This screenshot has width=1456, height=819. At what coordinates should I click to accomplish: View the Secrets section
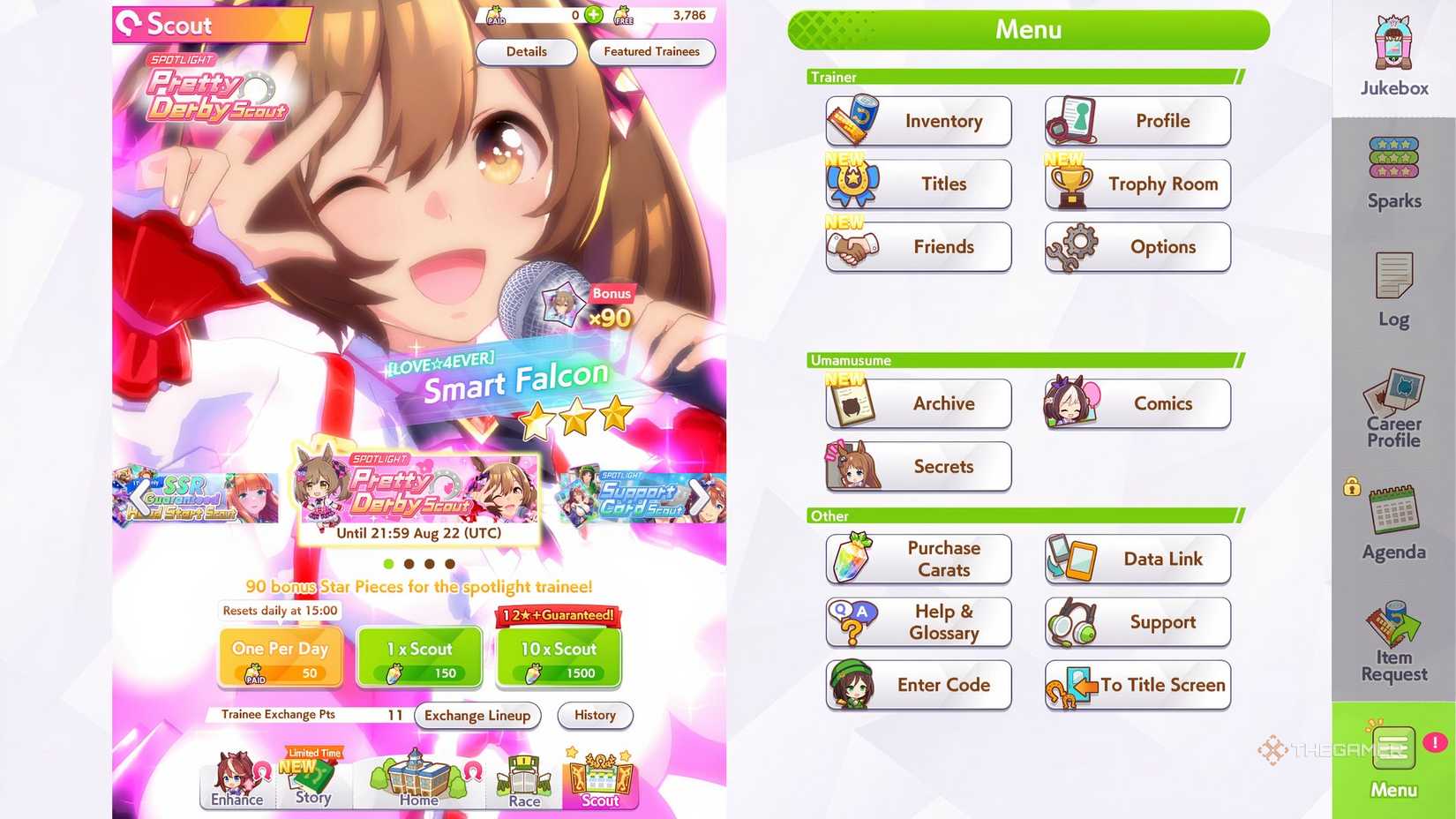click(918, 467)
